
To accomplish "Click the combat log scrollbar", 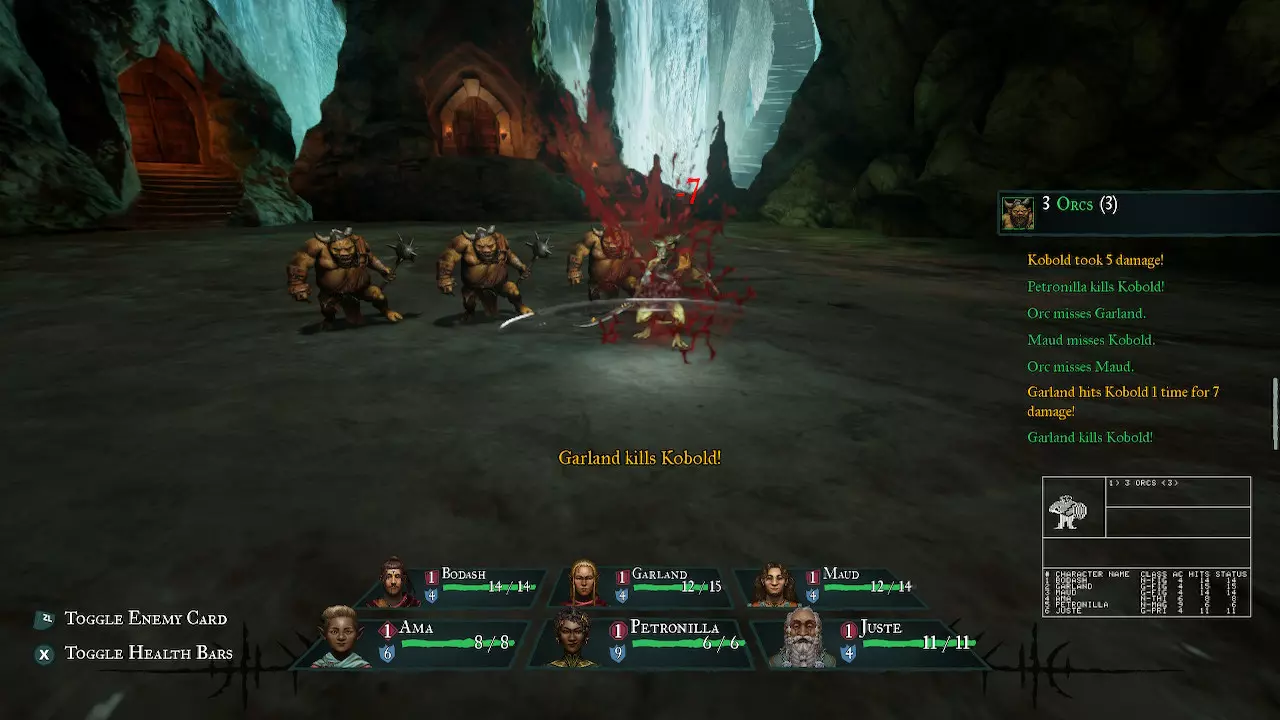I will click(1274, 412).
